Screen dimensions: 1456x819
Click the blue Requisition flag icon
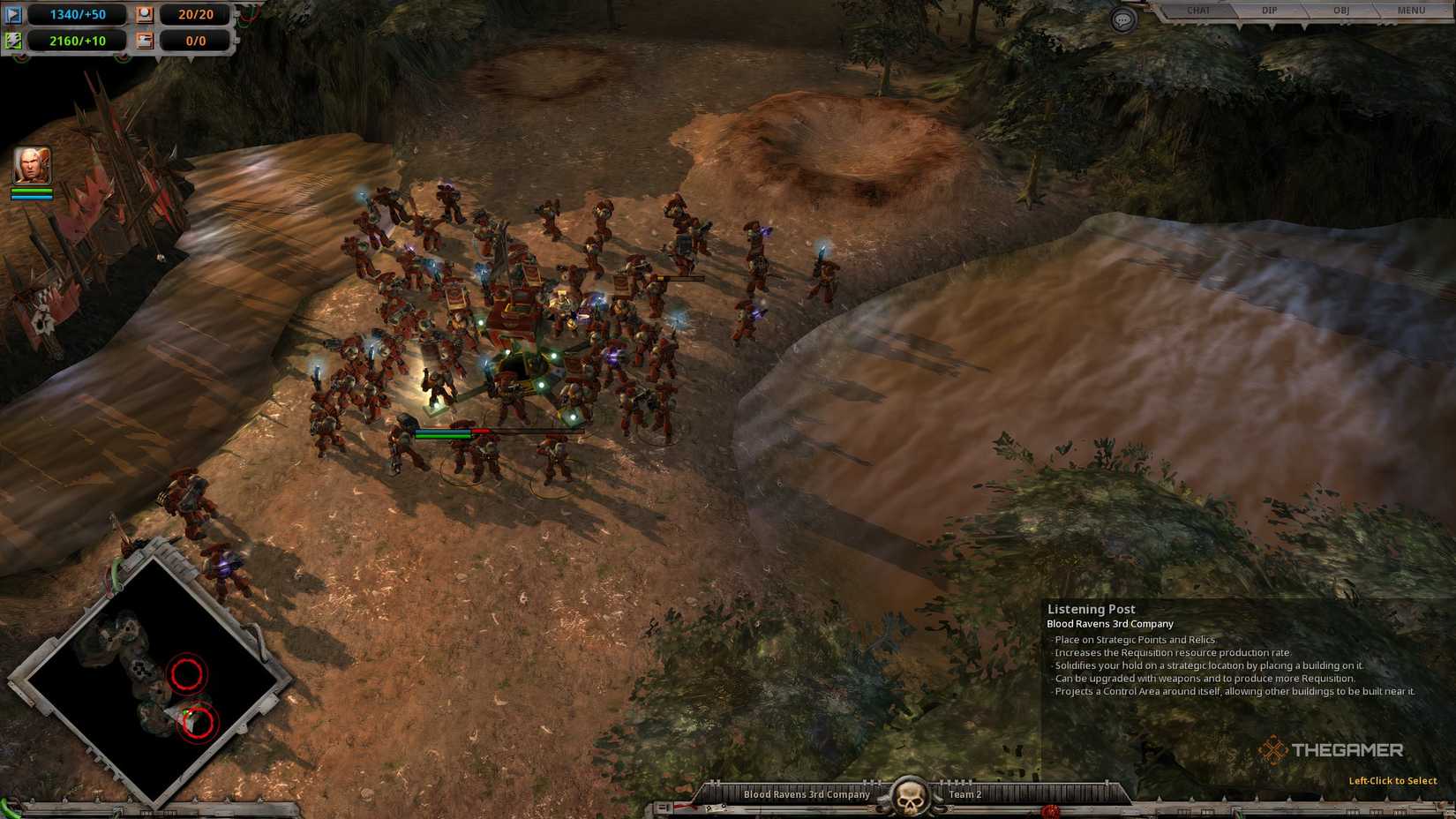[14, 14]
